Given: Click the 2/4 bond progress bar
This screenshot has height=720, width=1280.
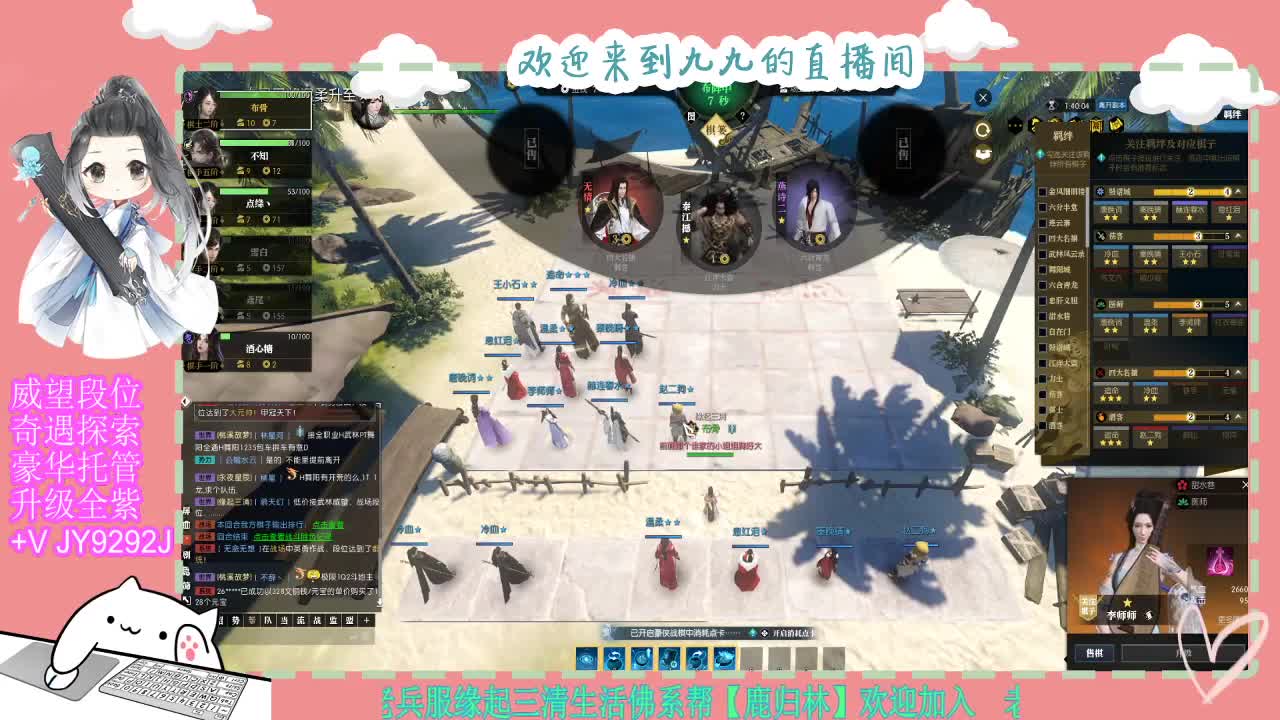Looking at the screenshot, I should pyautogui.click(x=1190, y=192).
